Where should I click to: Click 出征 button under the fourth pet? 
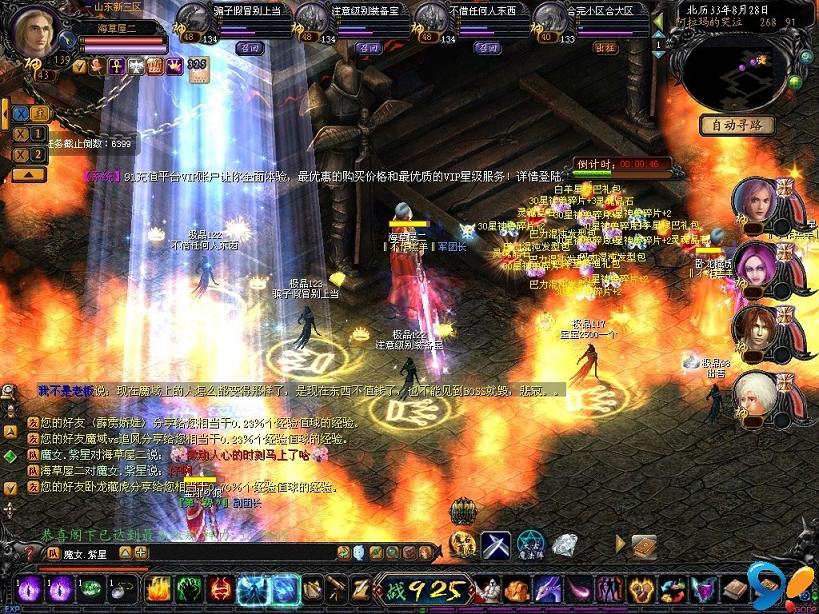tap(606, 47)
